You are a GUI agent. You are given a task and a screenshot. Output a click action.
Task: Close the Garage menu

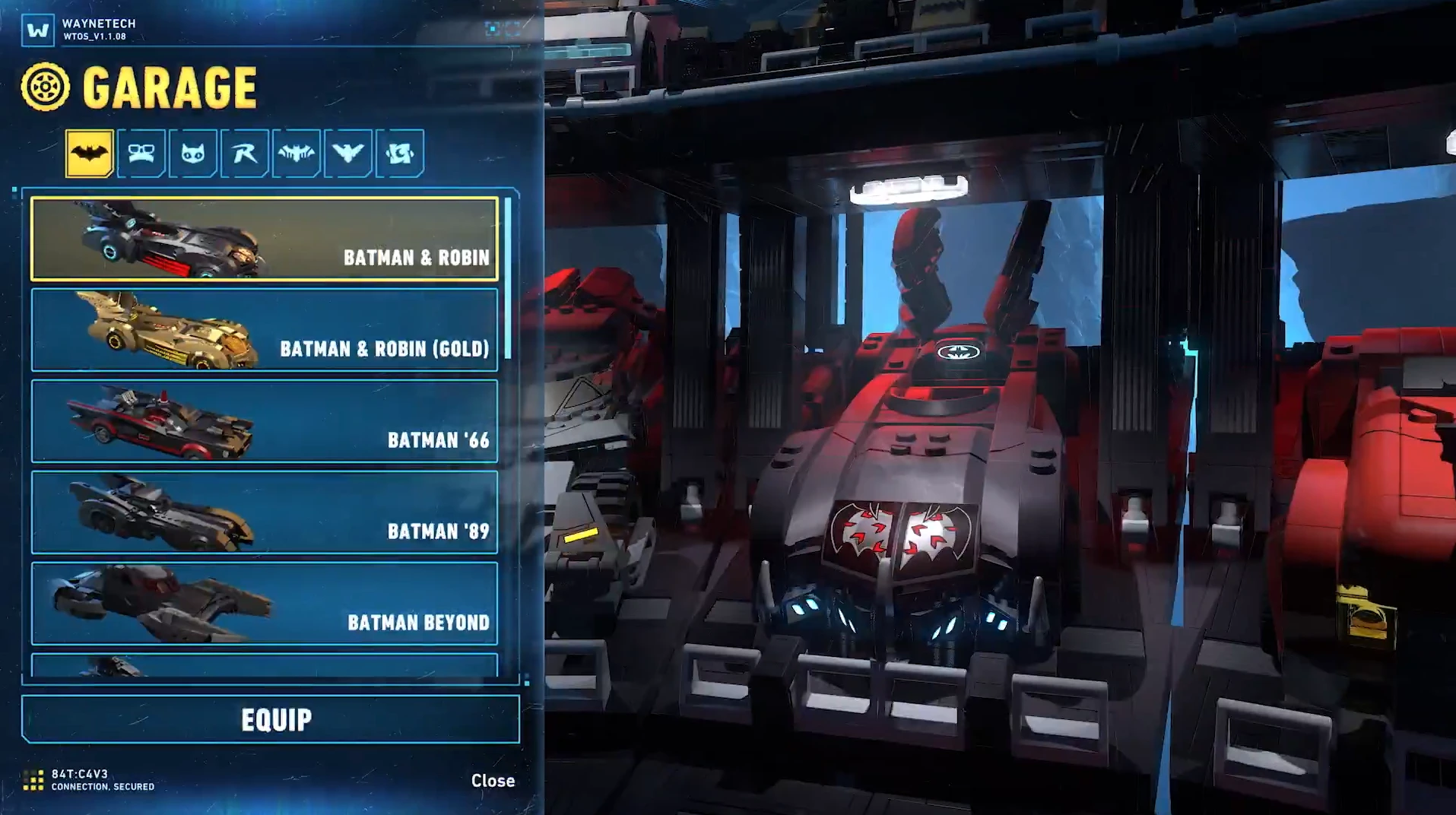[493, 781]
